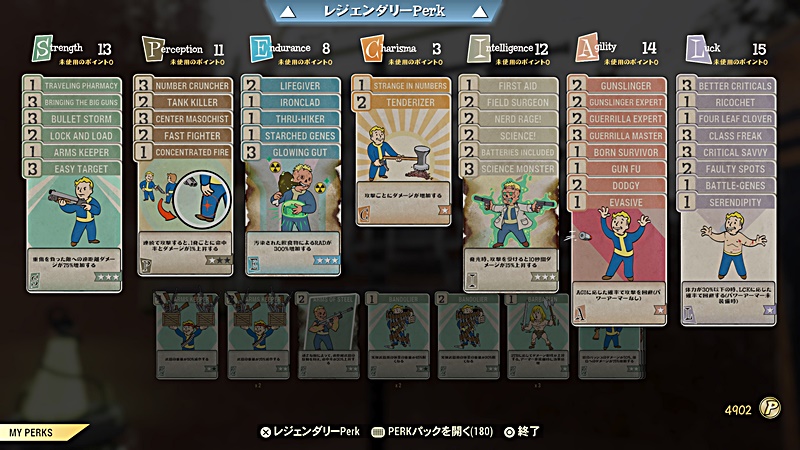Select the Better Criticals perk card

click(737, 86)
